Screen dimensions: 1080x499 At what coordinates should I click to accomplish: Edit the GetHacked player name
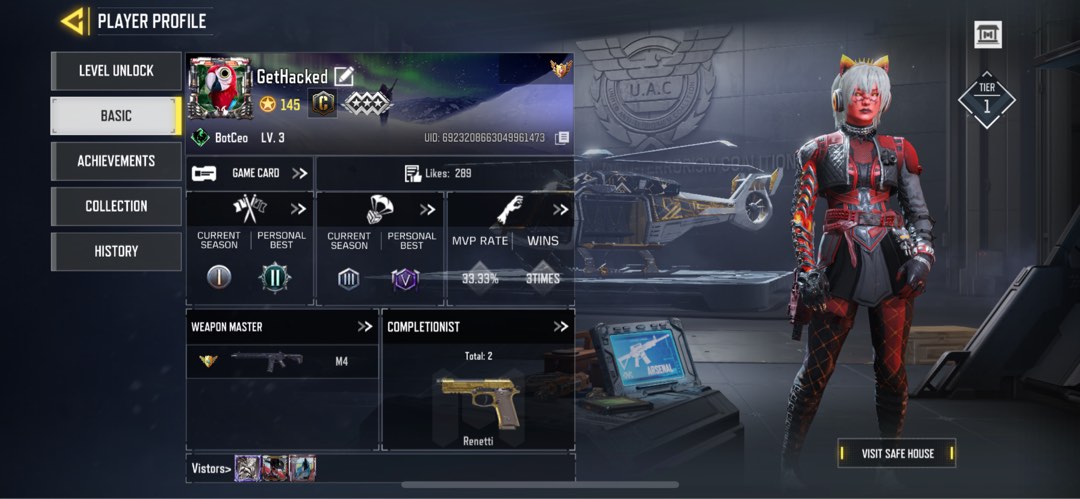tap(344, 76)
